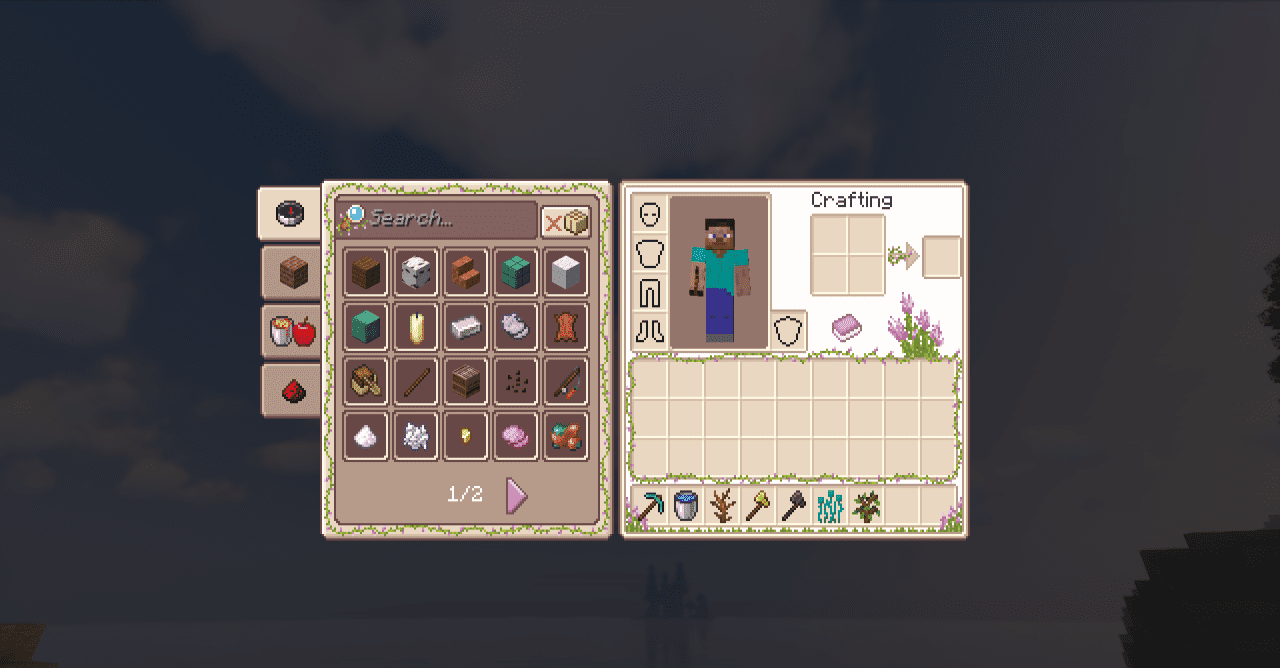Switch to the compass all-recipes tab
Viewport: 1280px width, 668px height.
pos(289,214)
